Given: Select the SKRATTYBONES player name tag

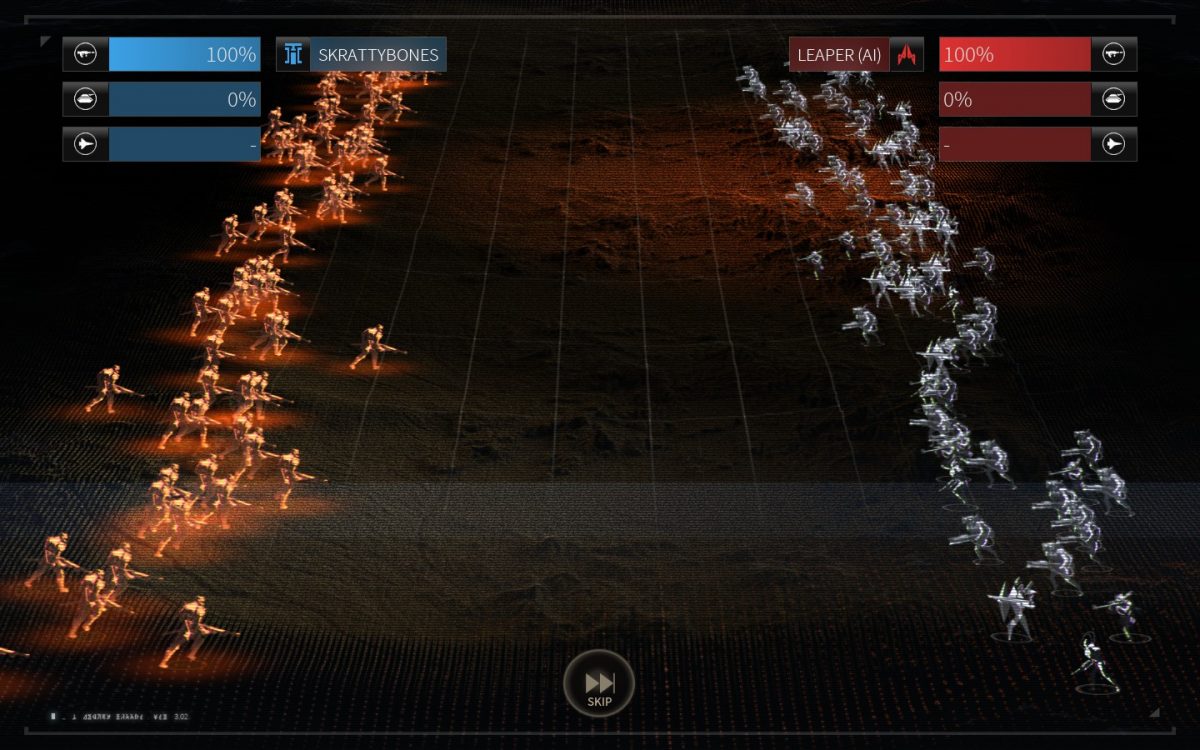Looking at the screenshot, I should point(362,55).
